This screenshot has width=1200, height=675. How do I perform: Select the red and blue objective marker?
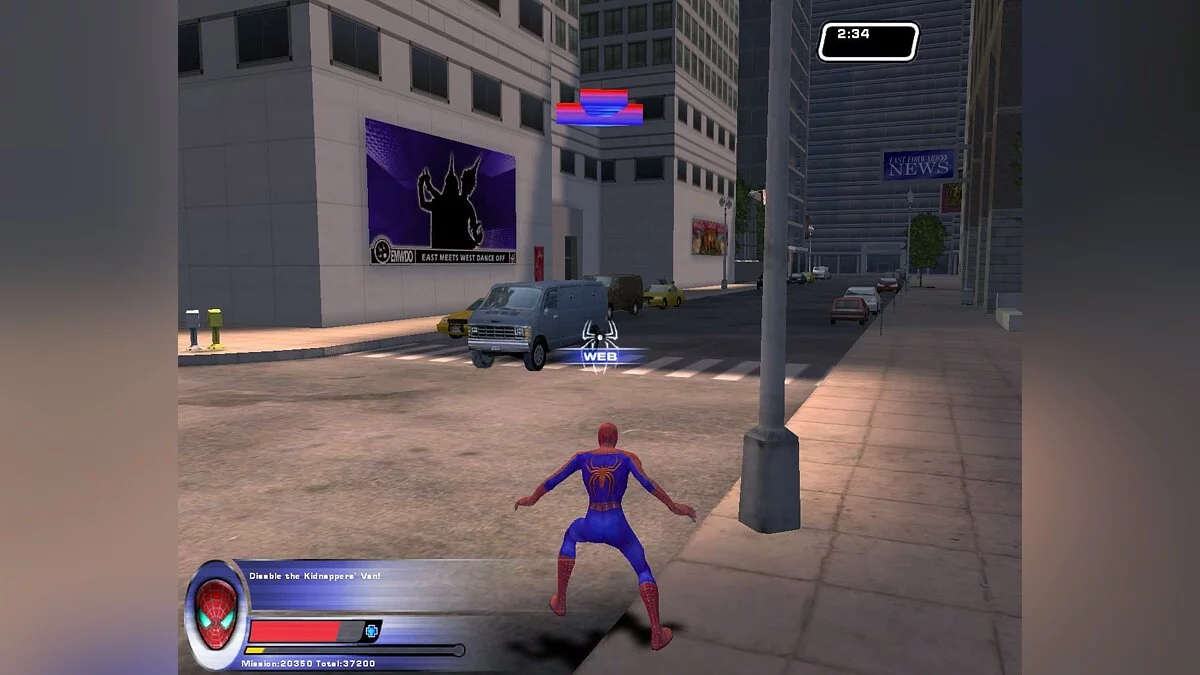(599, 108)
